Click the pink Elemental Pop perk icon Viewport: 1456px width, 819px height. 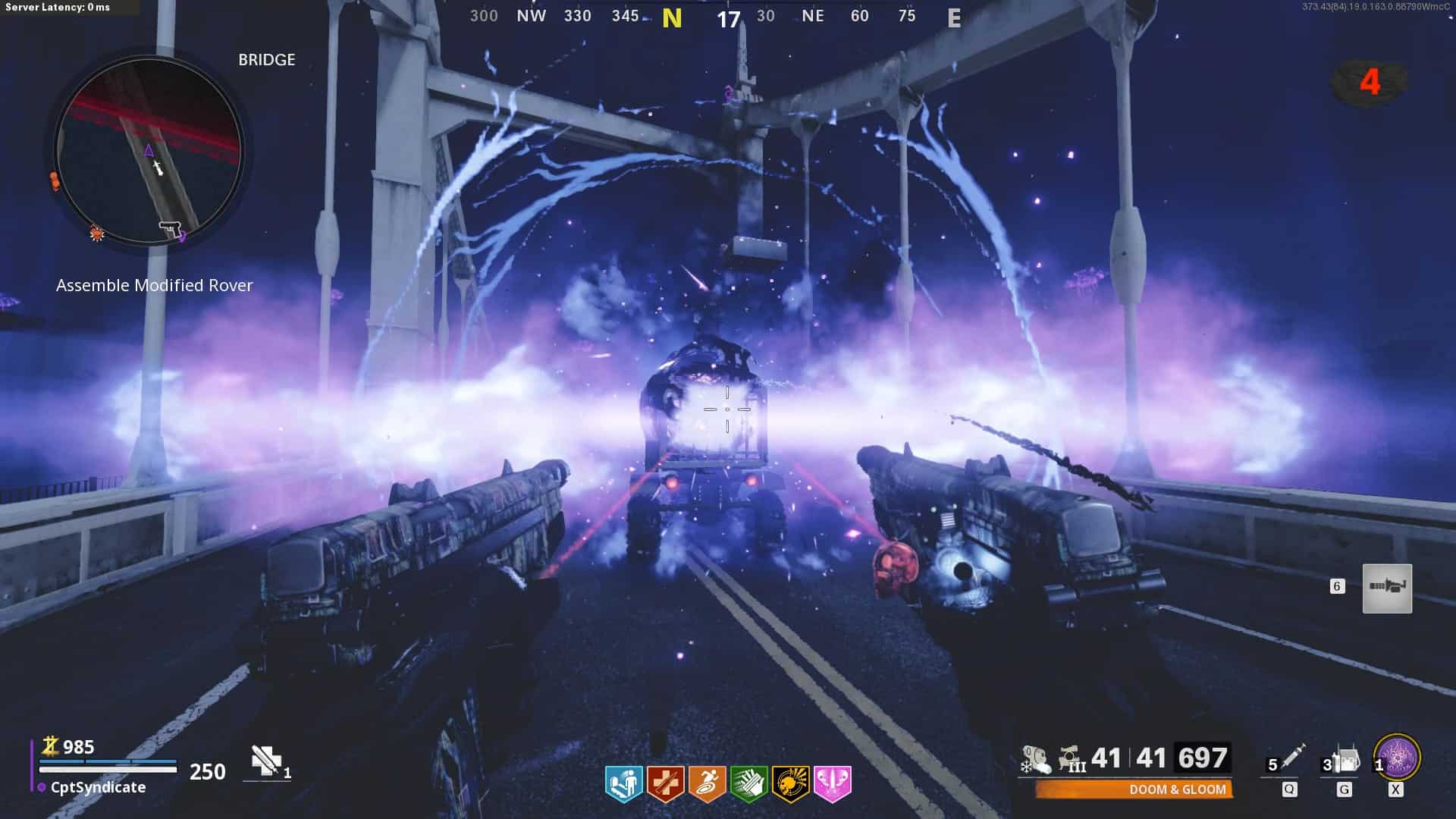click(832, 783)
